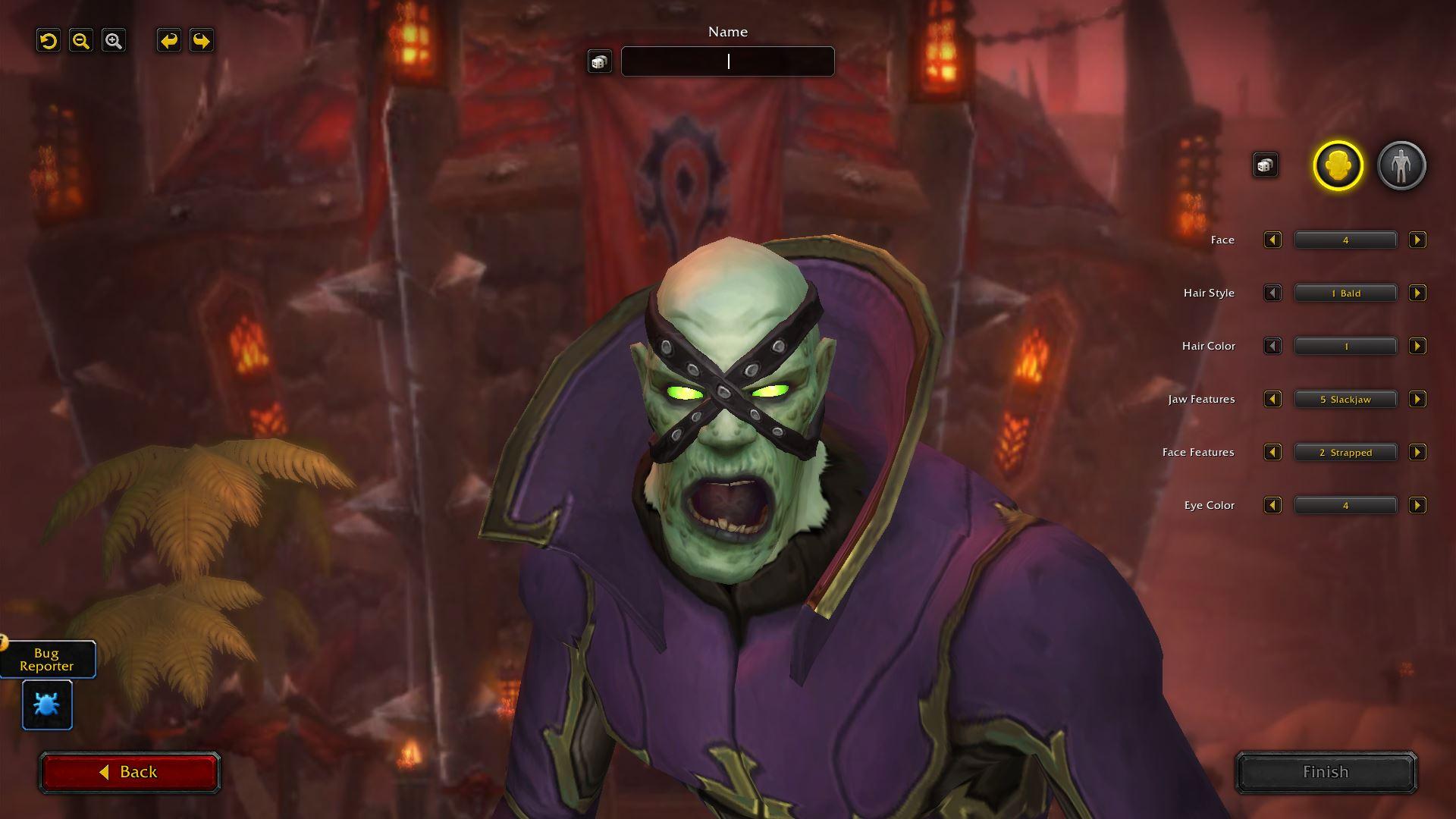Image resolution: width=1456 pixels, height=819 pixels.
Task: Click inside the Name input field
Action: tap(727, 61)
